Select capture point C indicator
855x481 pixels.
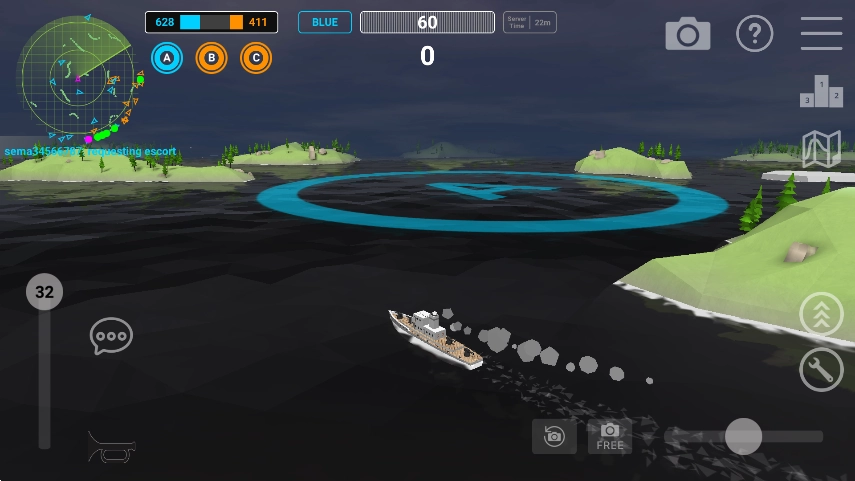pyautogui.click(x=256, y=59)
